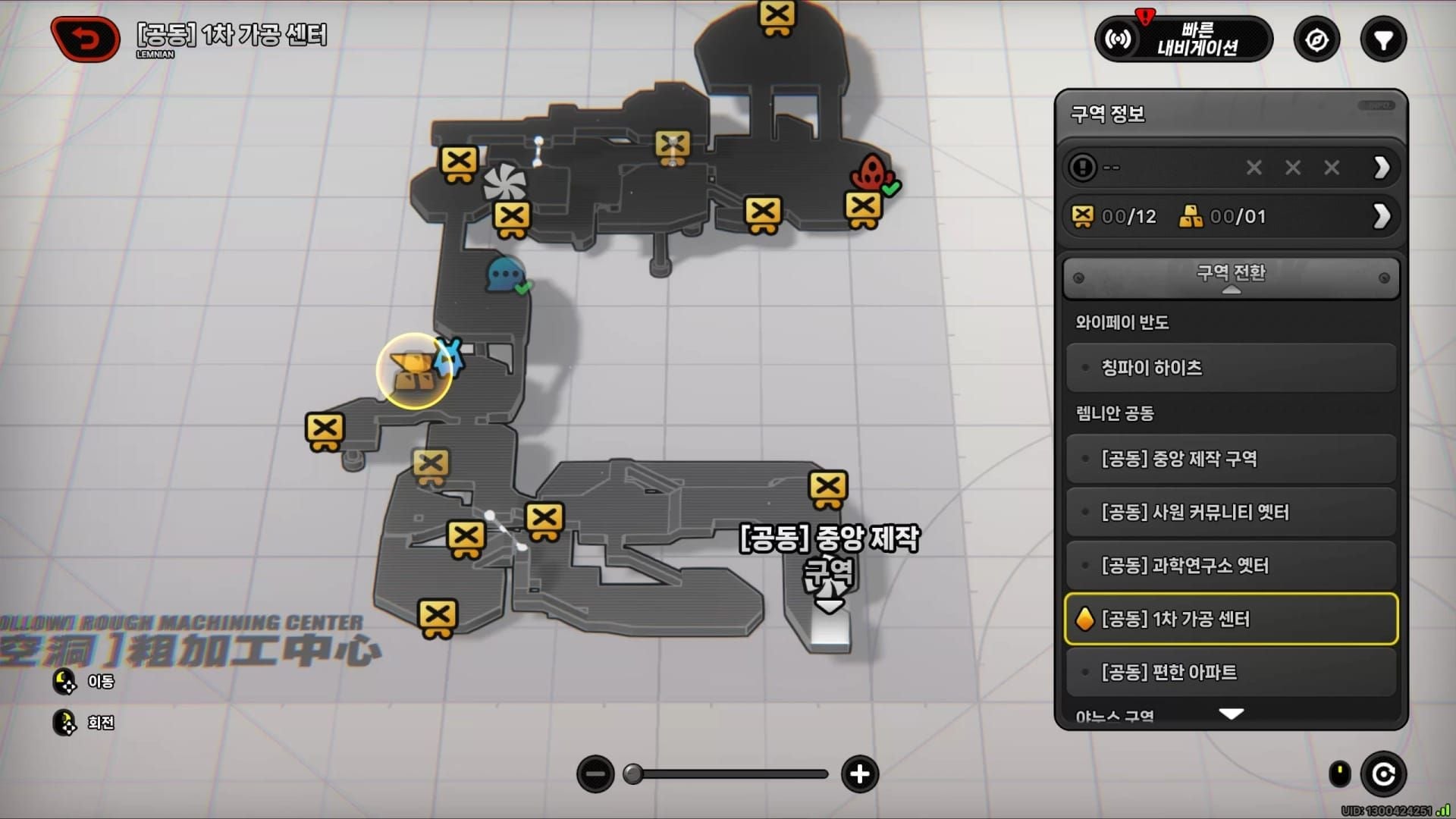This screenshot has width=1456, height=819.
Task: Expand the collectibles counter row
Action: [x=1381, y=217]
